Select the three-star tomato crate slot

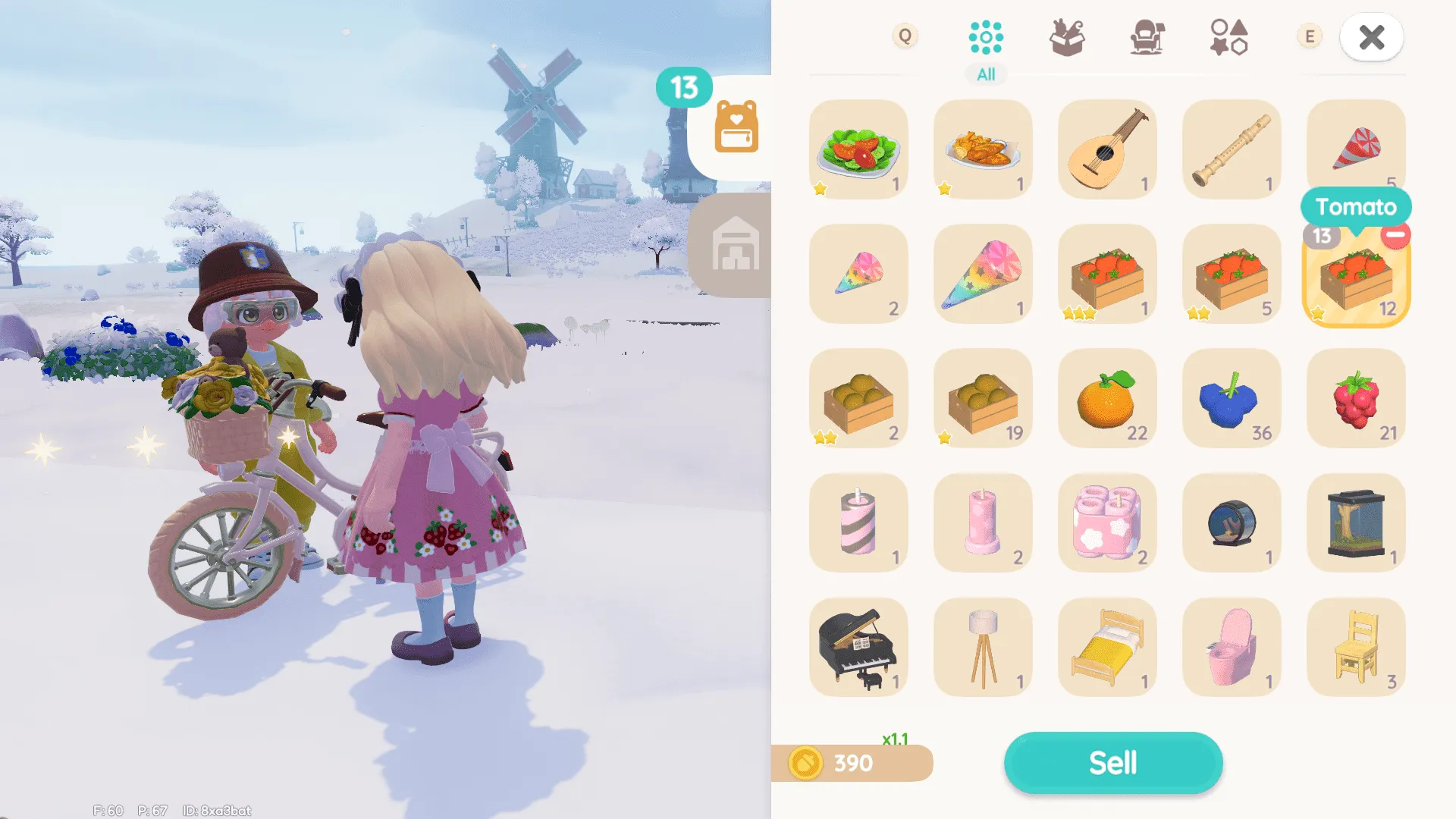click(1106, 274)
